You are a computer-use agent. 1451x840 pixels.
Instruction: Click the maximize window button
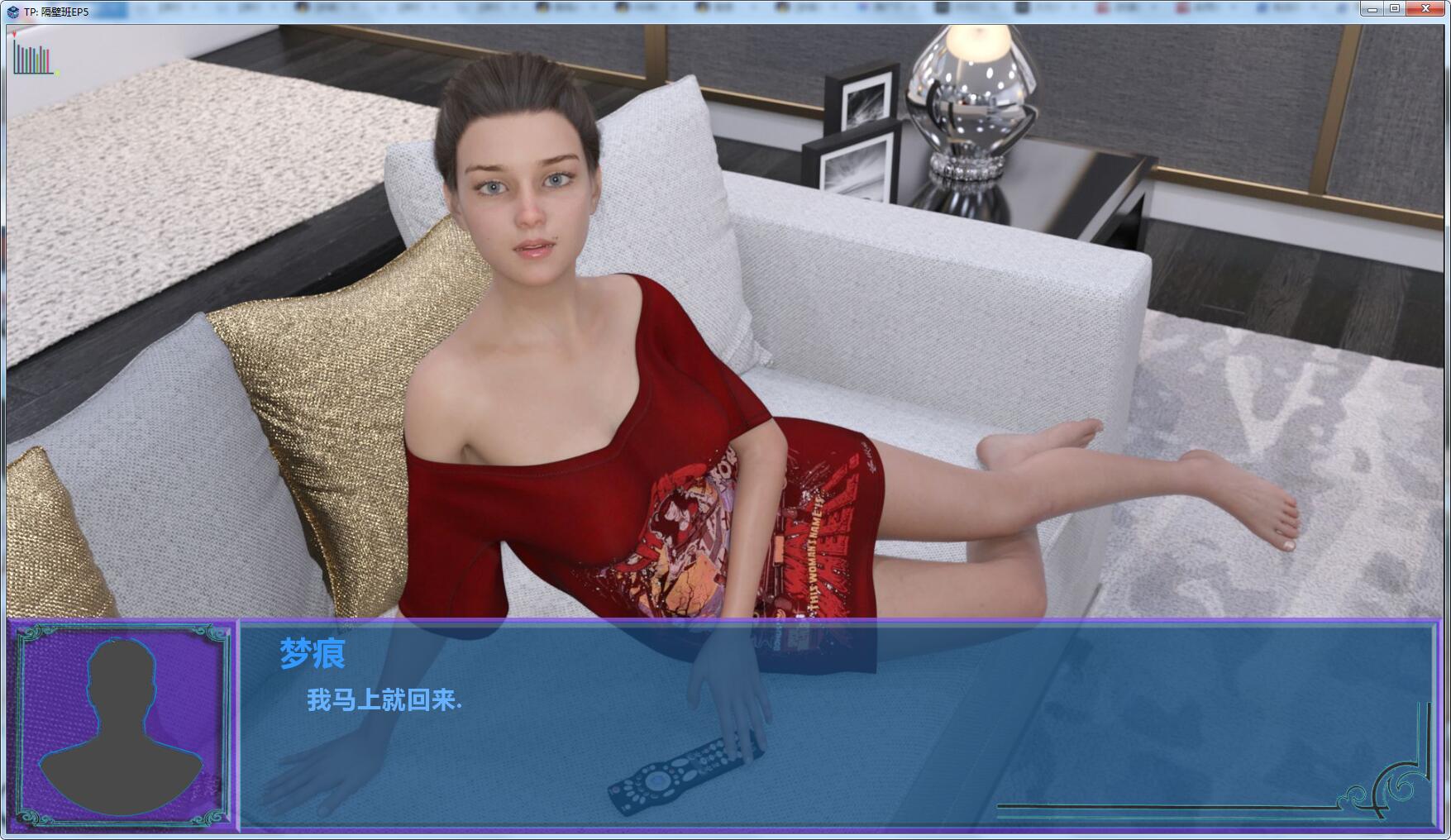click(1394, 8)
